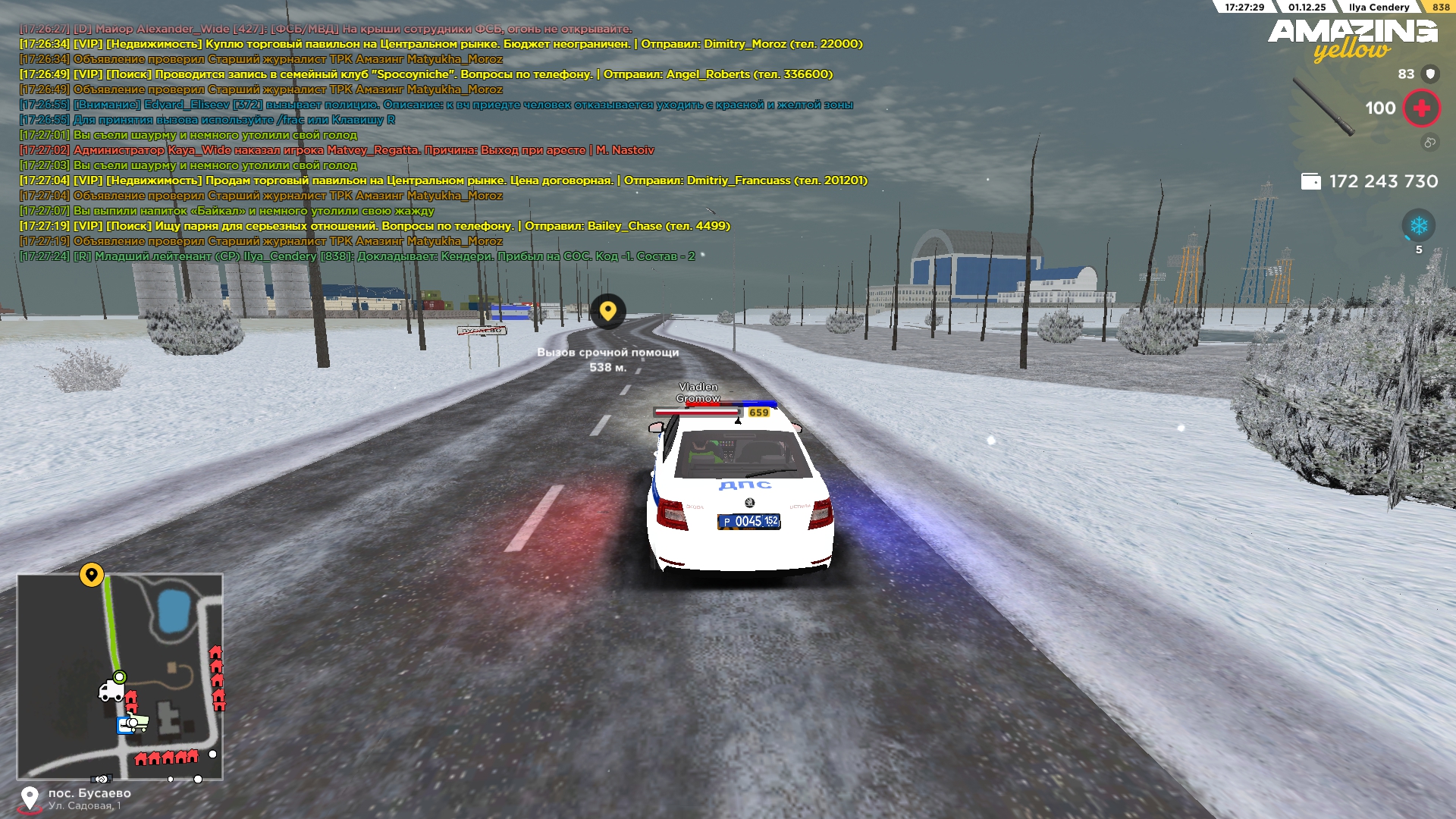
Task: Click the police call message from Edvard_Eliseev in chat
Action: tap(436, 105)
